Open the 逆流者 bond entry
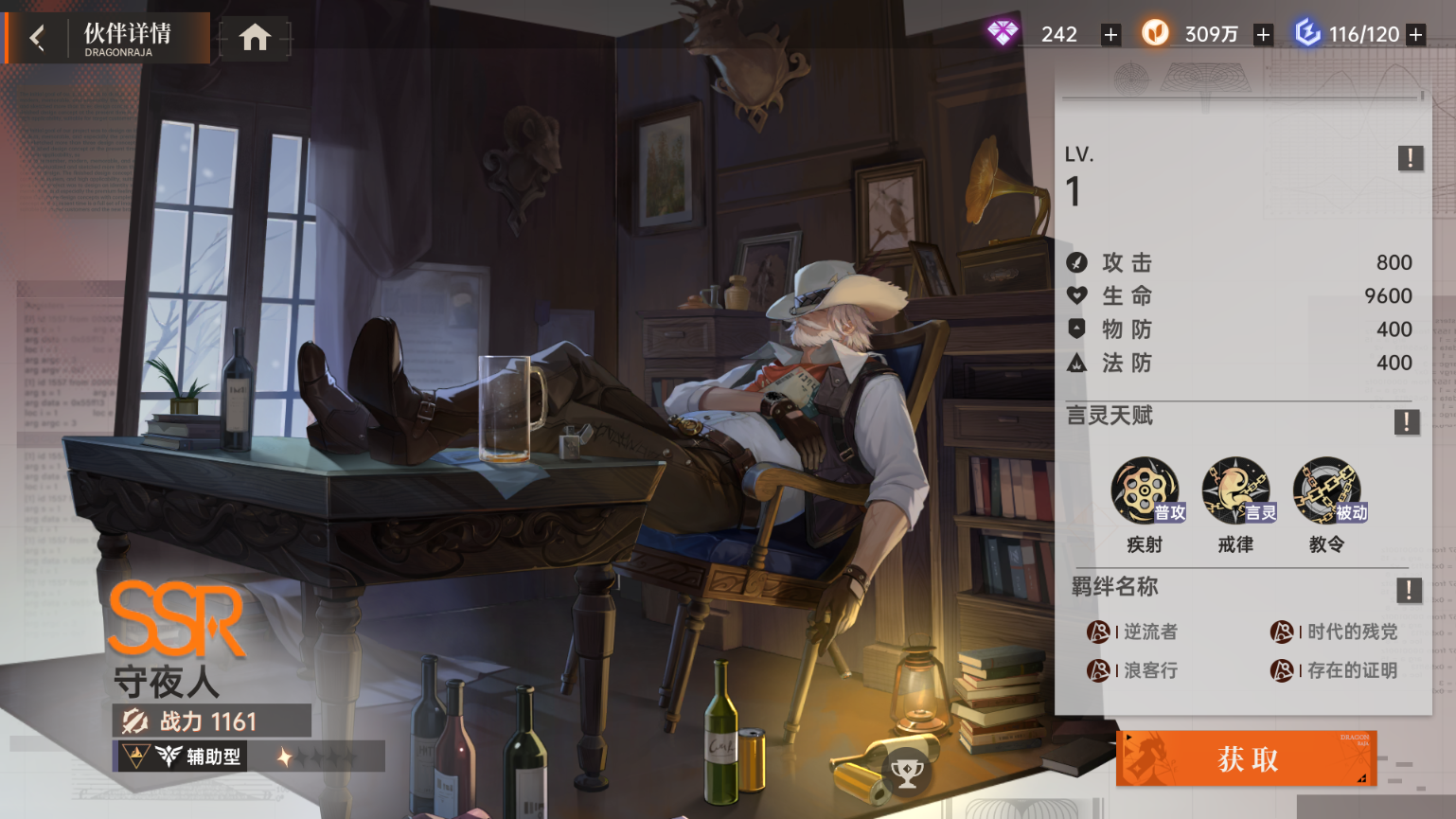Image resolution: width=1456 pixels, height=819 pixels. tap(1133, 632)
